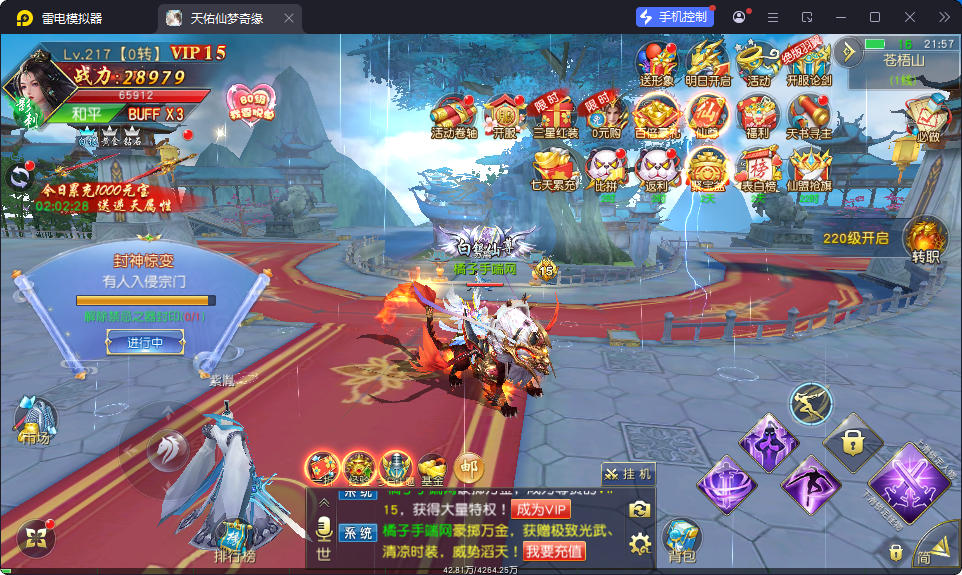The height and width of the screenshot is (575, 962).
Task: Open the round 邮 mail button
Action: pos(468,465)
